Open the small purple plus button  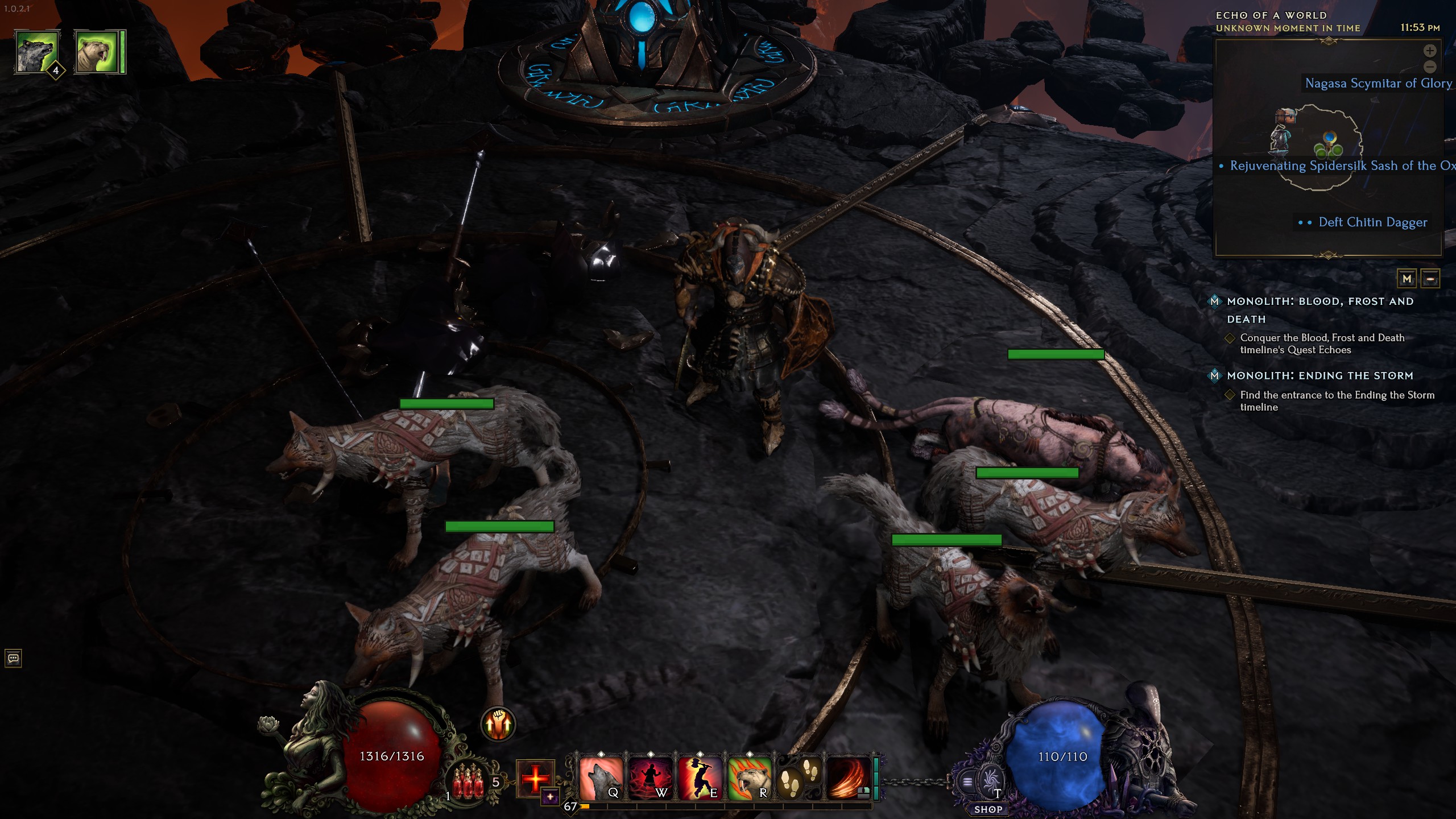coord(550,797)
